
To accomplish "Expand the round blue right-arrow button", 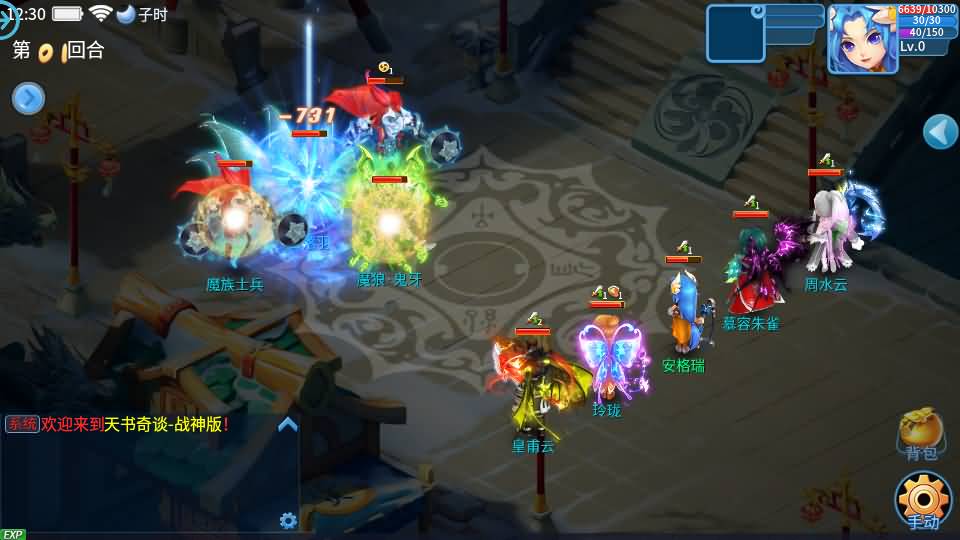I will pos(28,98).
